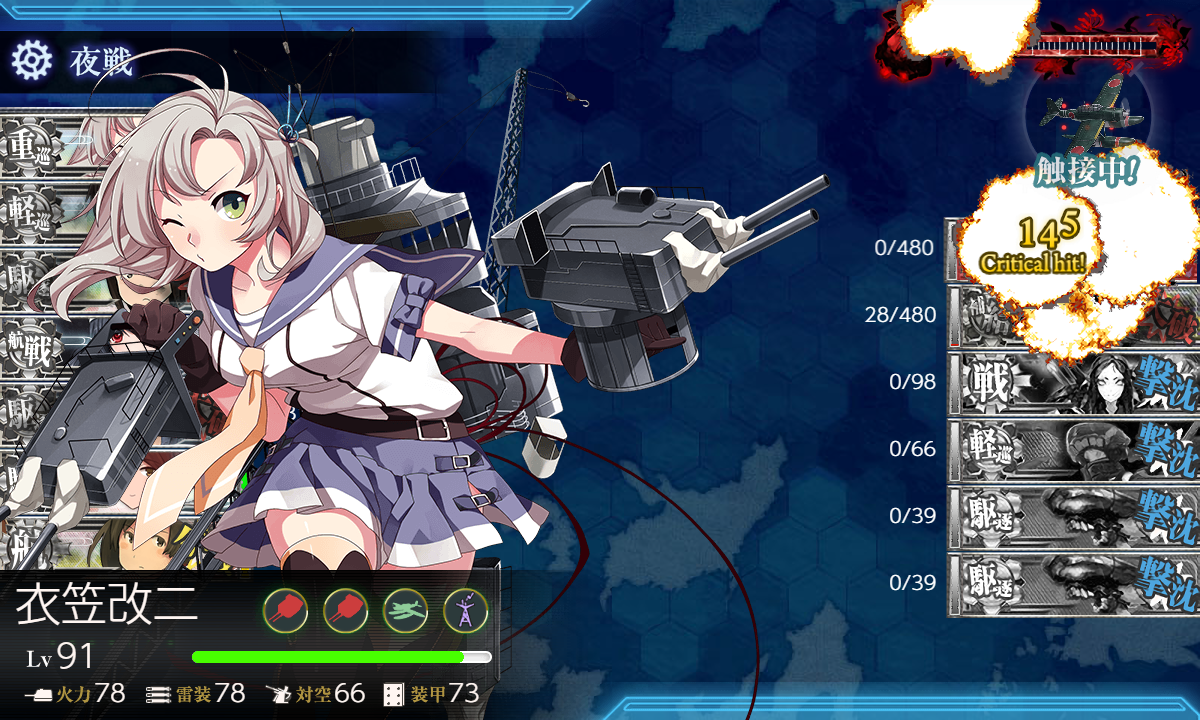Image resolution: width=1200 pixels, height=720 pixels.
Task: Select the sunk enemy battleship banner
Action: pos(1073,383)
